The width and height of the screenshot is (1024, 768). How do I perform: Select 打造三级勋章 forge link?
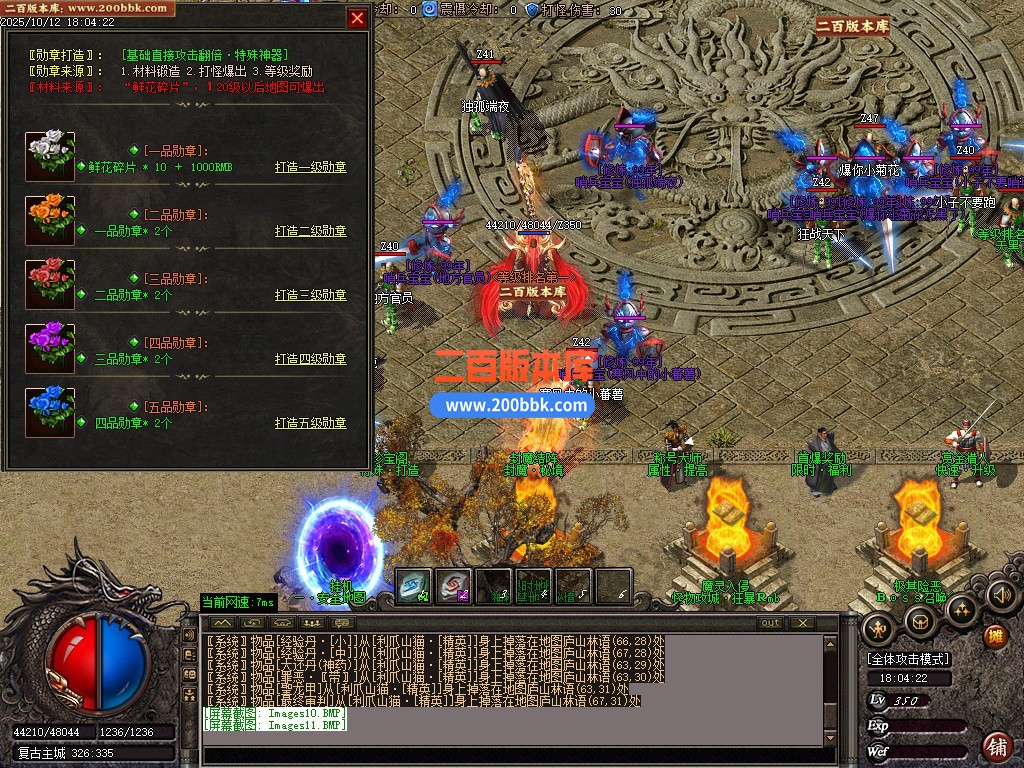click(x=311, y=295)
